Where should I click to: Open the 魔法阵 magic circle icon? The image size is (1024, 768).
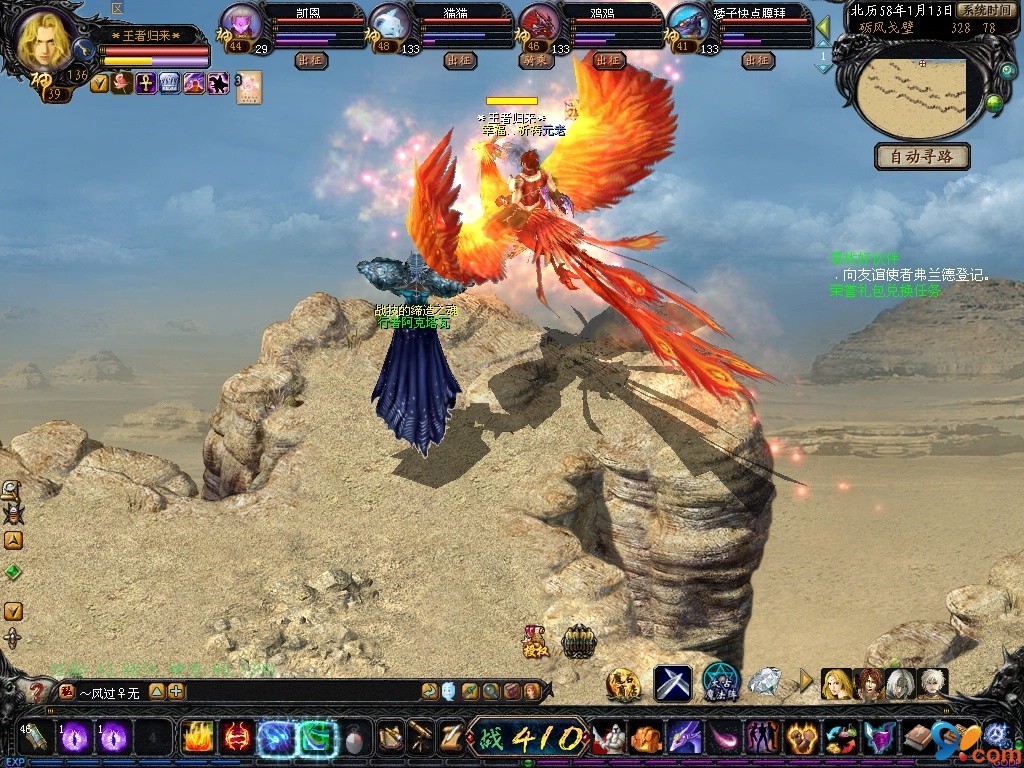(x=720, y=682)
